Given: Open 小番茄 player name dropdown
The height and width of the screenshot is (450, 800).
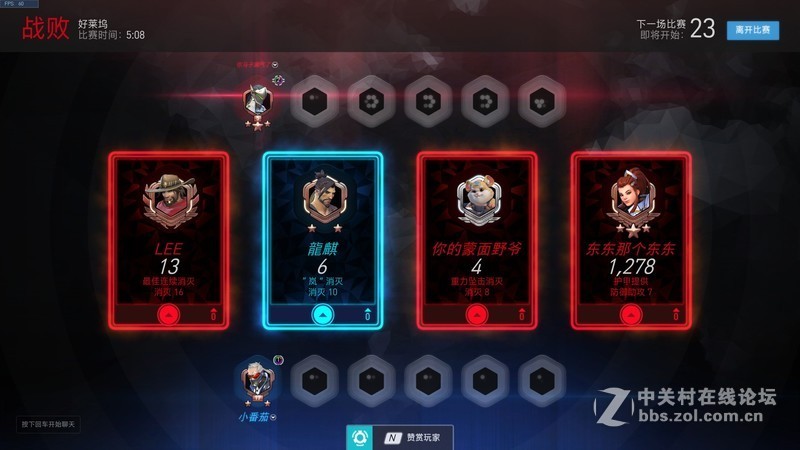Looking at the screenshot, I should tap(257, 416).
